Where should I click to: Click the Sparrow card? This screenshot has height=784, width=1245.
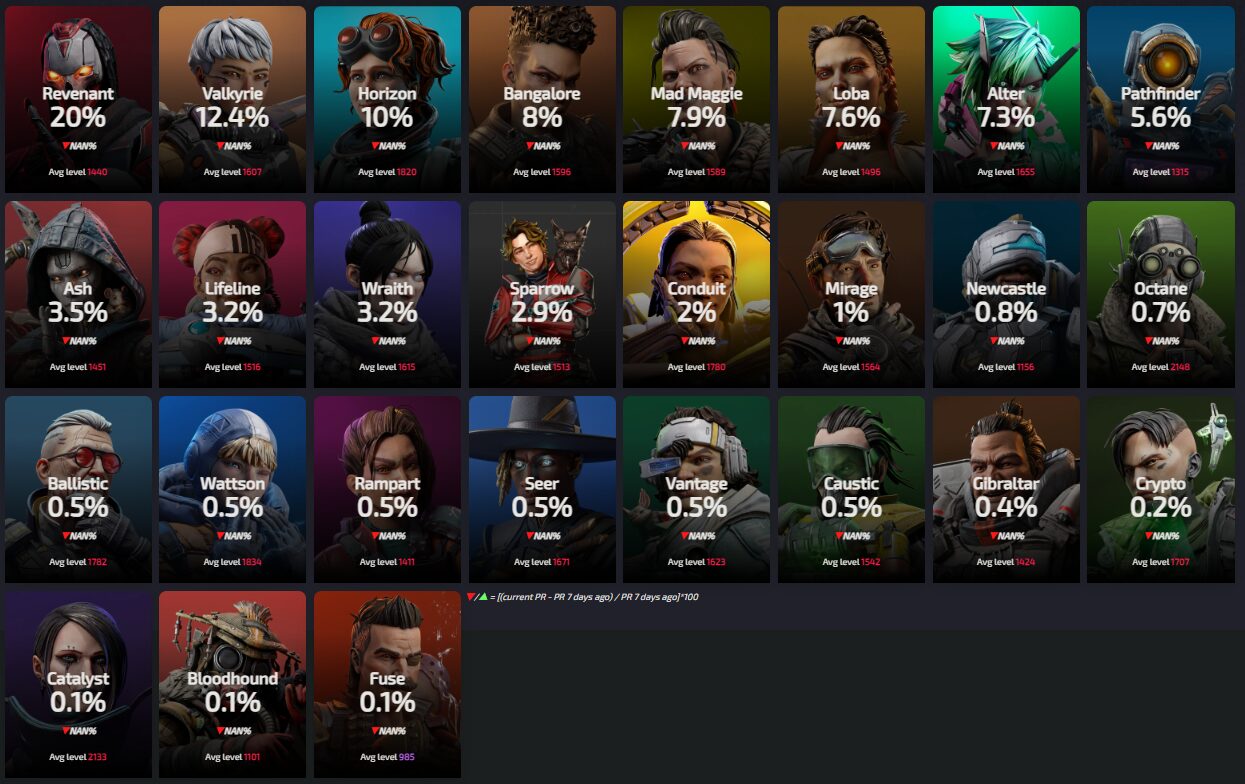point(542,295)
